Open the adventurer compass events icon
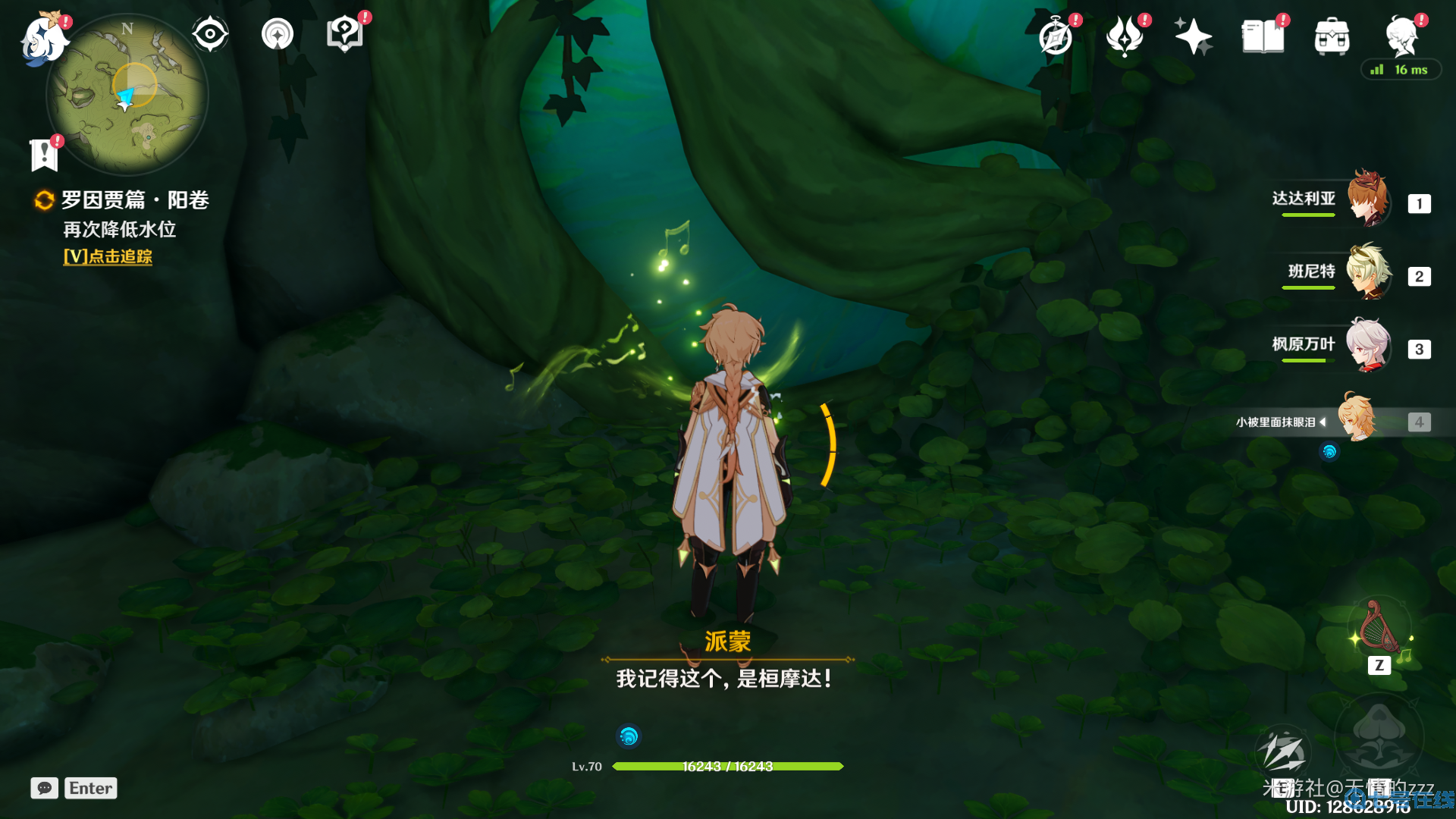The width and height of the screenshot is (1456, 819). pyautogui.click(x=1056, y=36)
